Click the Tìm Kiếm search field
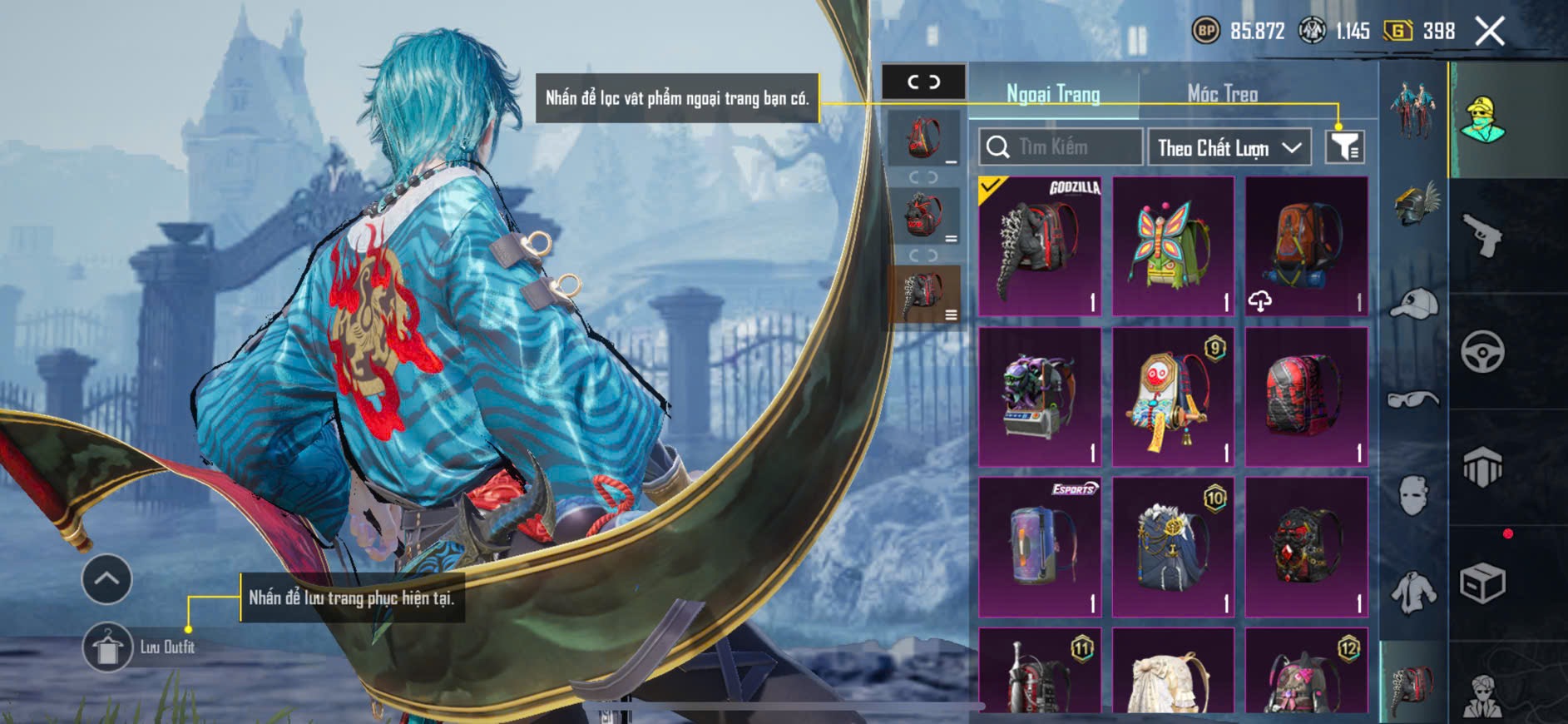This screenshot has height=724, width=1568. [1061, 147]
